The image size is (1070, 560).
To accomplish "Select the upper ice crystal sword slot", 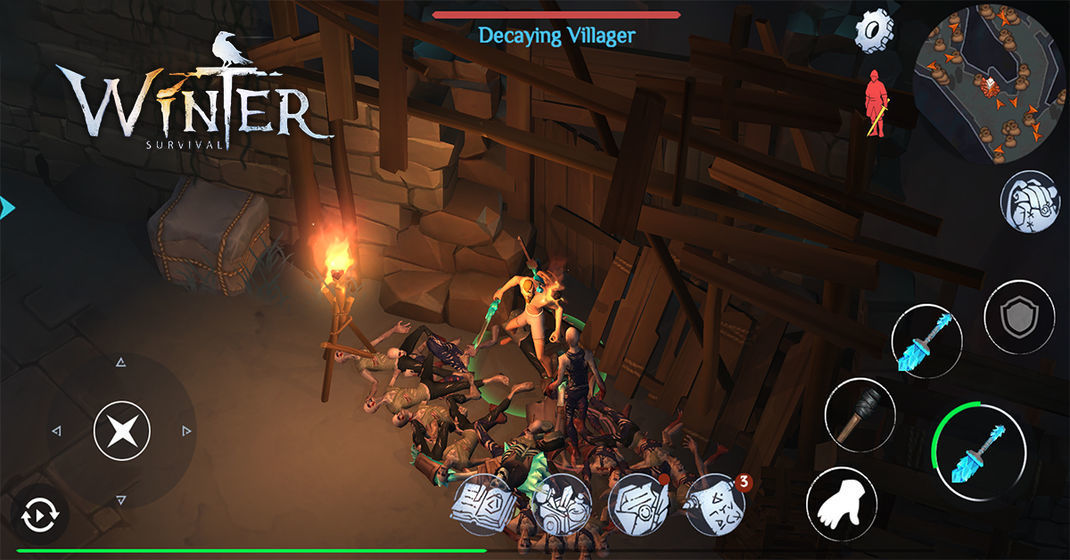I will tap(926, 339).
